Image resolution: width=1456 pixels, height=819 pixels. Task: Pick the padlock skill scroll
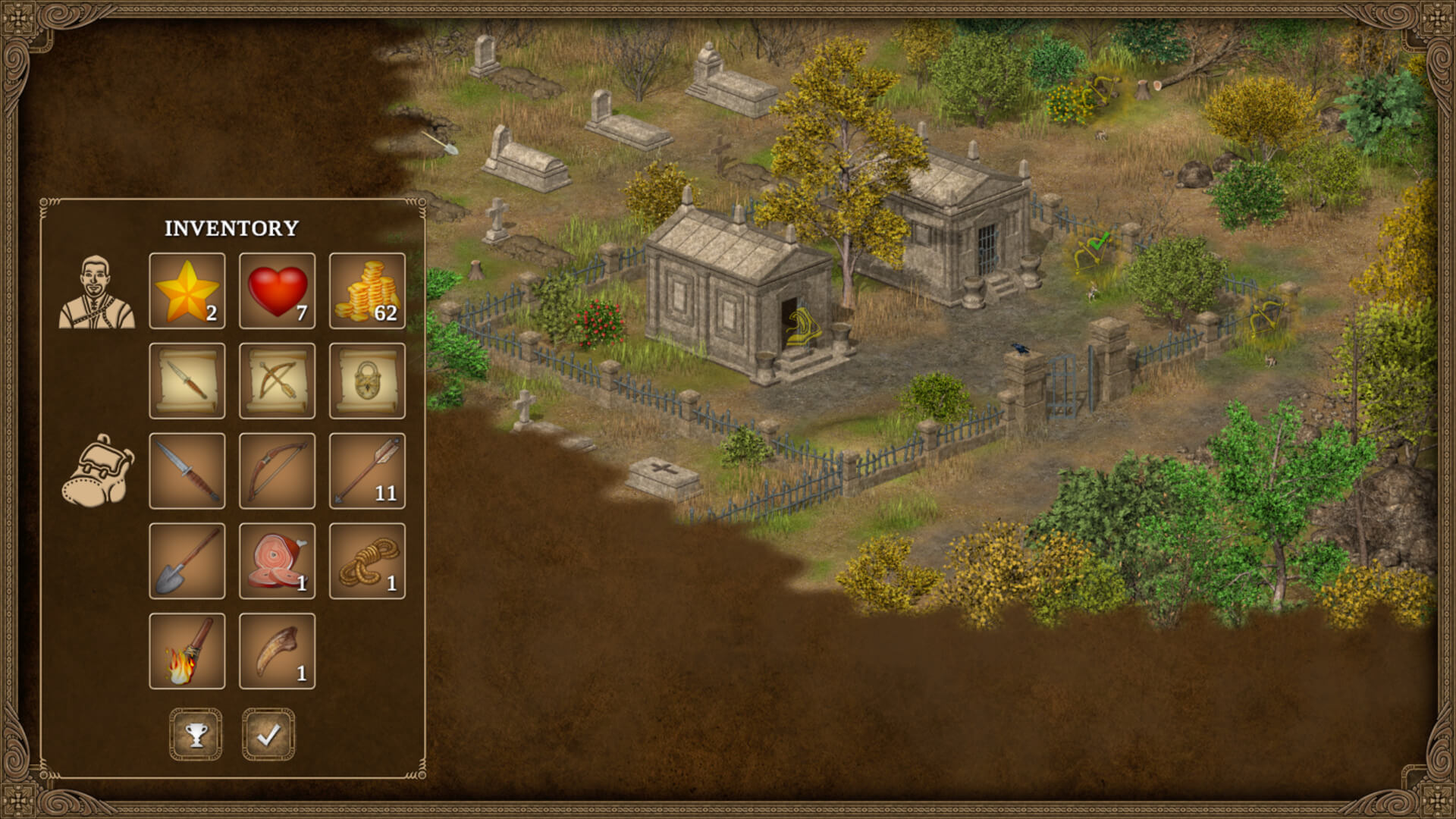[367, 381]
